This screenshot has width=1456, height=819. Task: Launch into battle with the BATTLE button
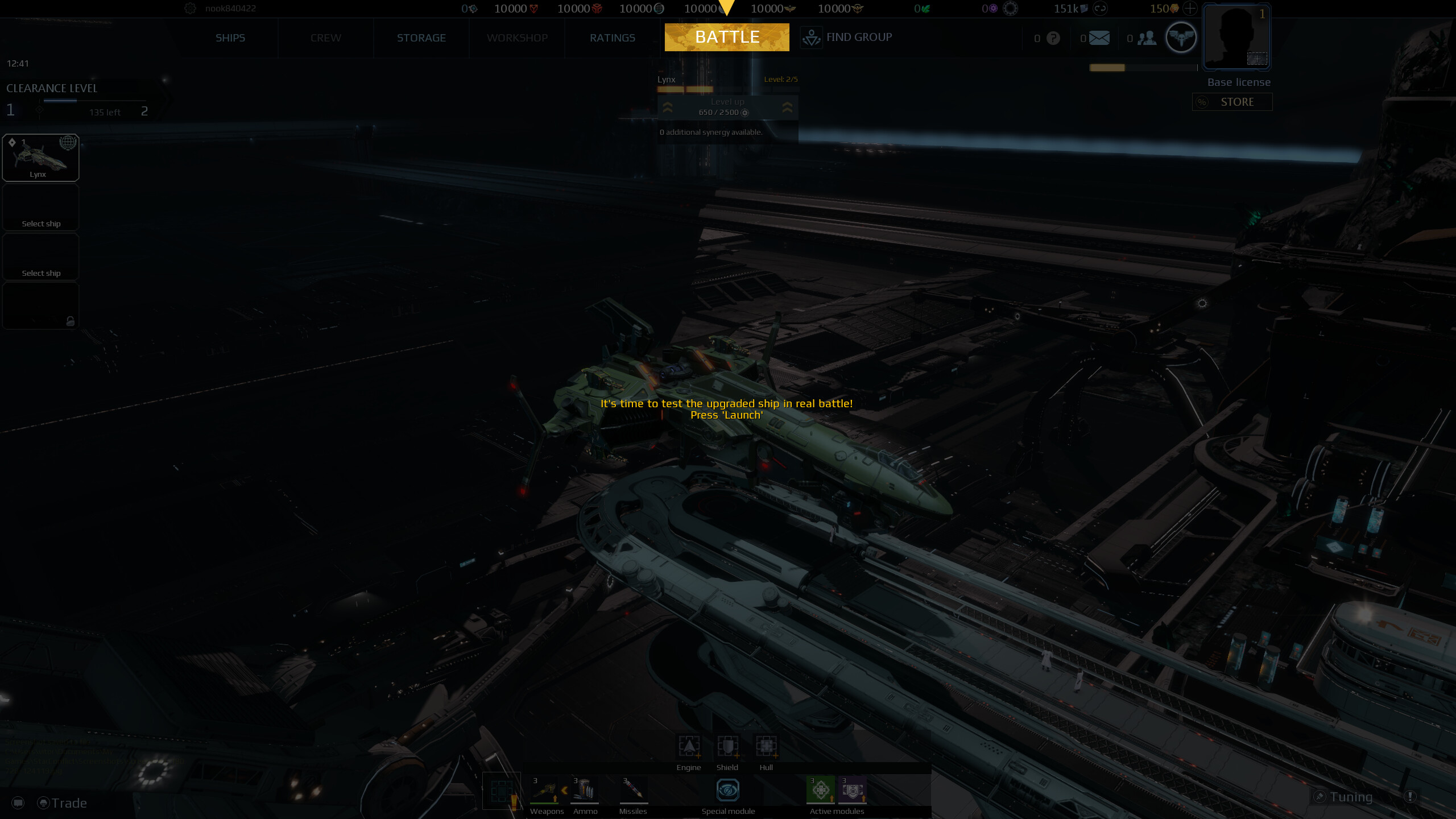click(x=727, y=38)
